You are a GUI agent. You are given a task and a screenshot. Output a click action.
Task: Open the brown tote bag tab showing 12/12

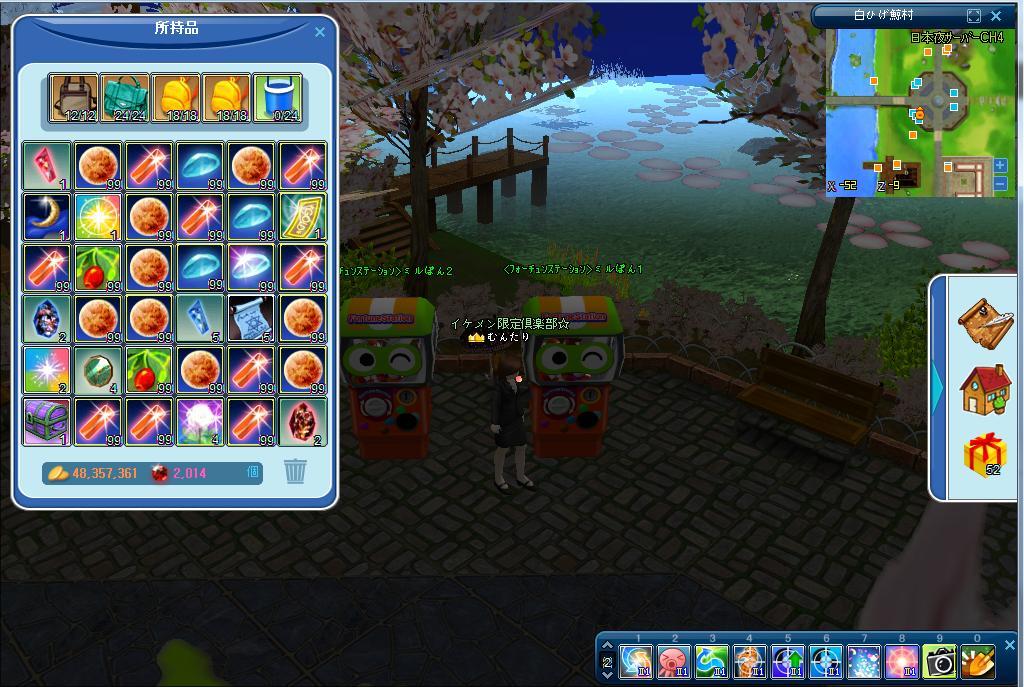pos(74,99)
